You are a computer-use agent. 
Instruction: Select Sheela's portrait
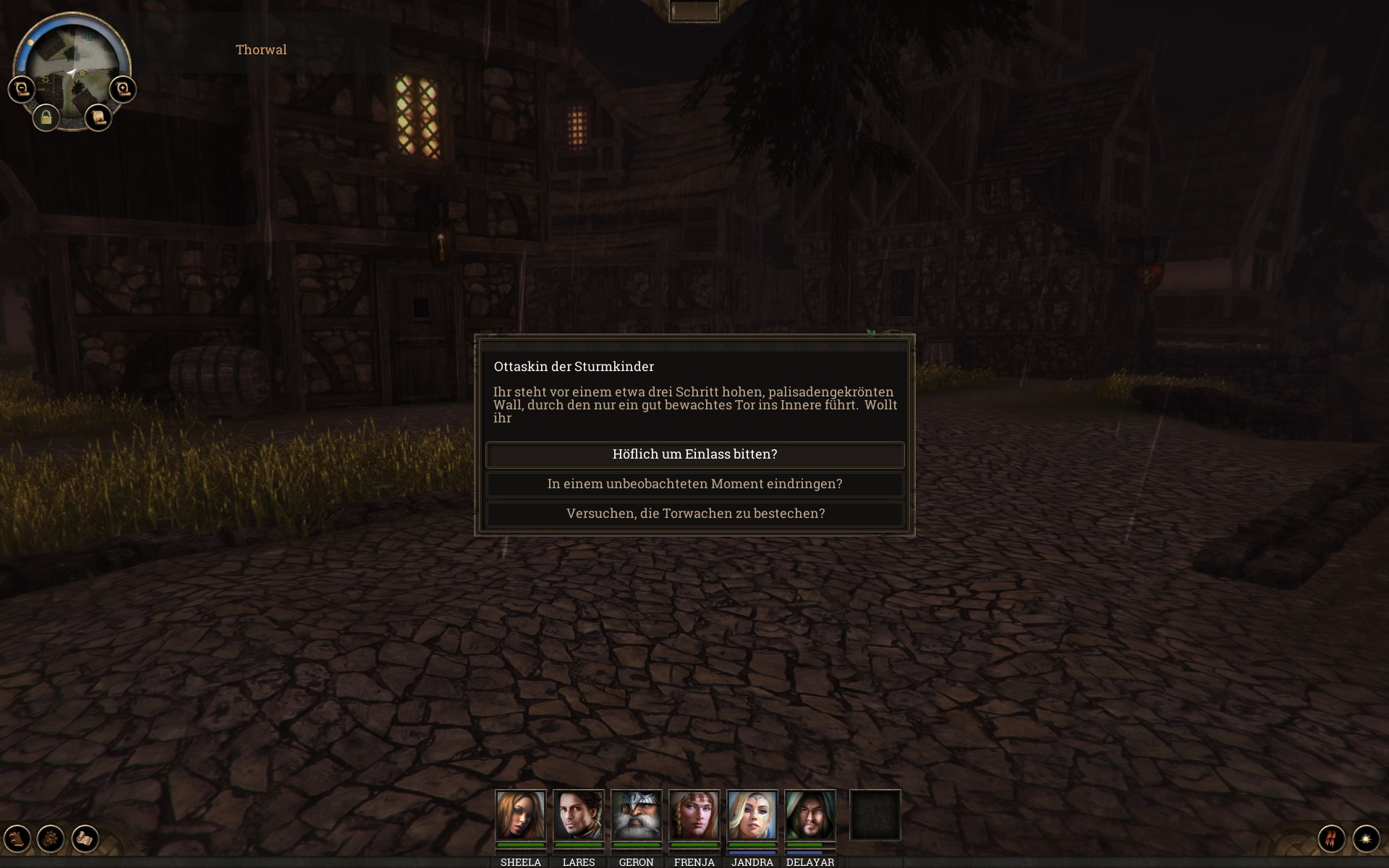click(520, 815)
